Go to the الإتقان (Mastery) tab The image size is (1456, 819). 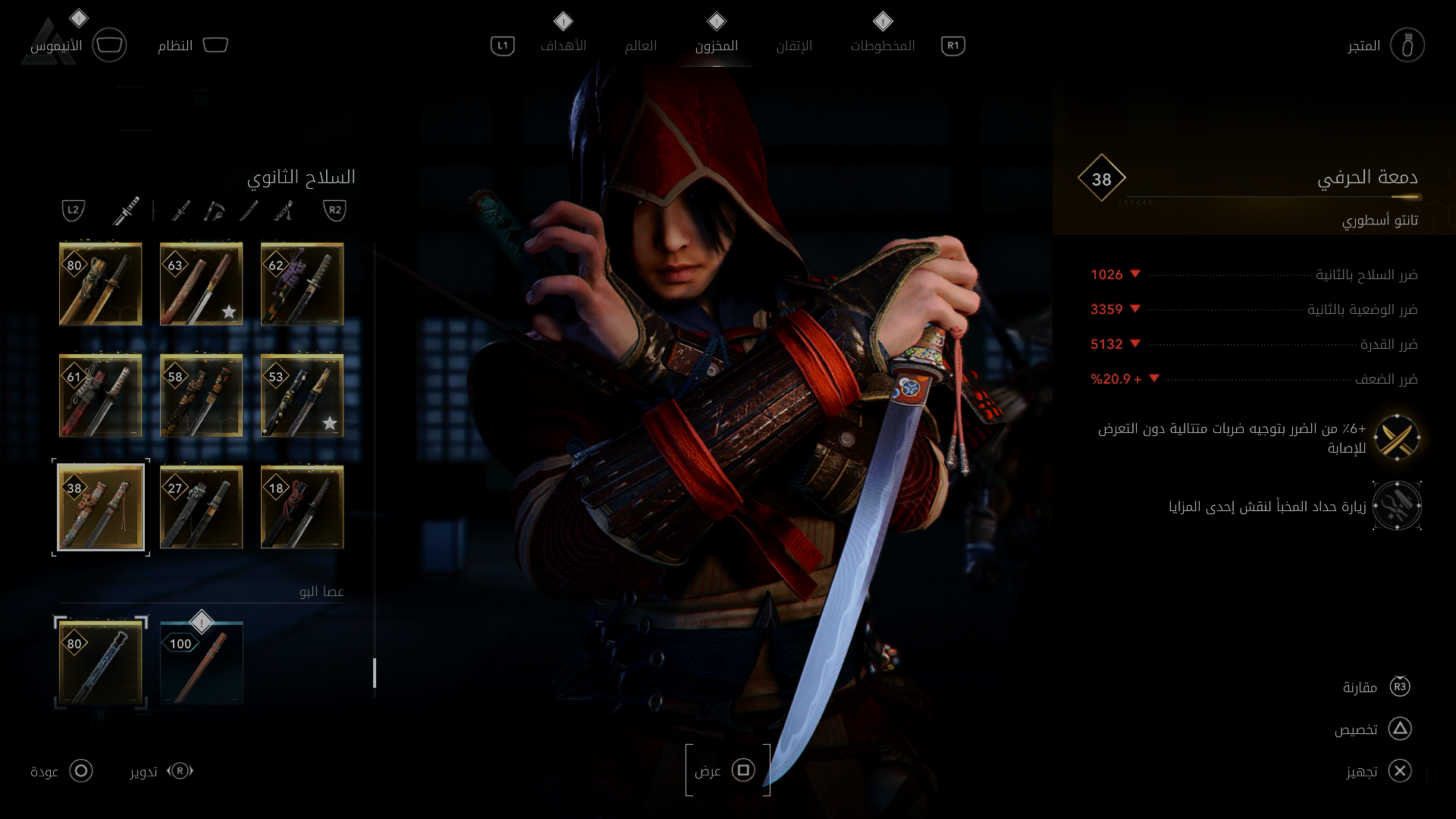point(794,46)
